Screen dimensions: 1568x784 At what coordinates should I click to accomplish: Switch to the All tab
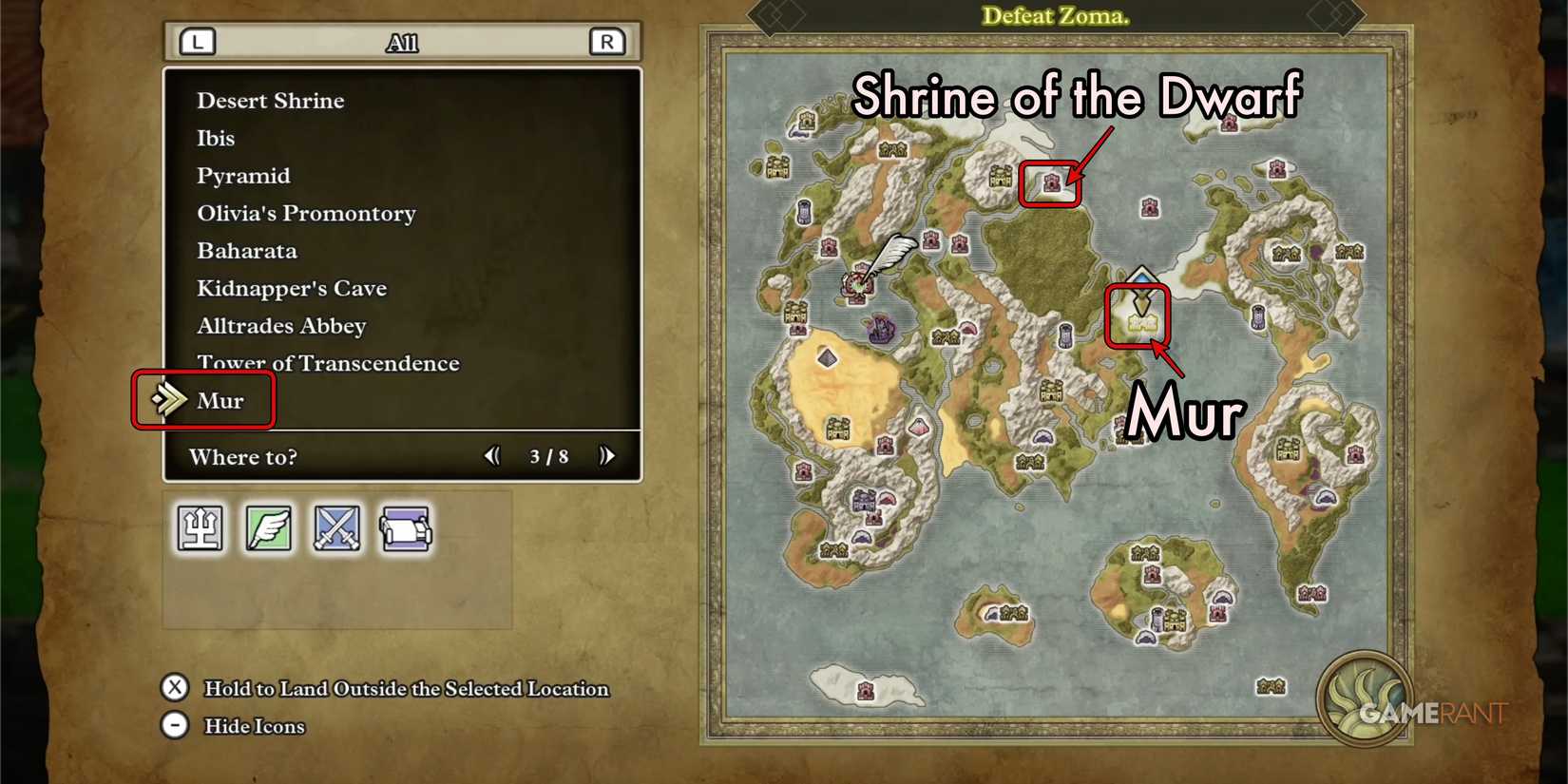tap(403, 41)
